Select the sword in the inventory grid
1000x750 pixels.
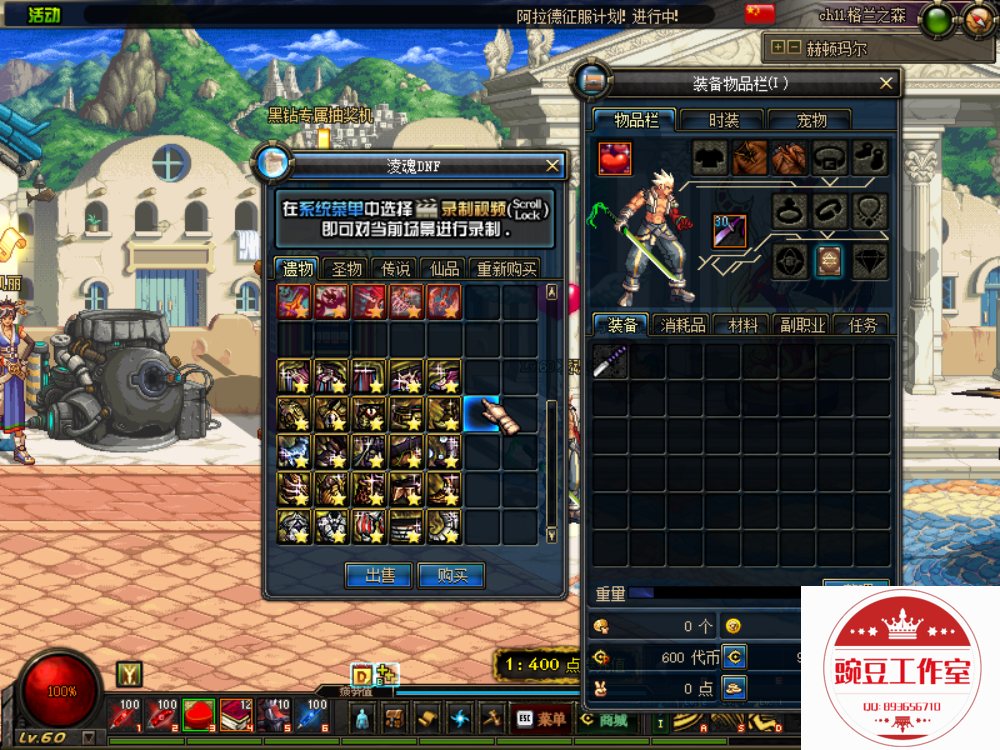610,362
